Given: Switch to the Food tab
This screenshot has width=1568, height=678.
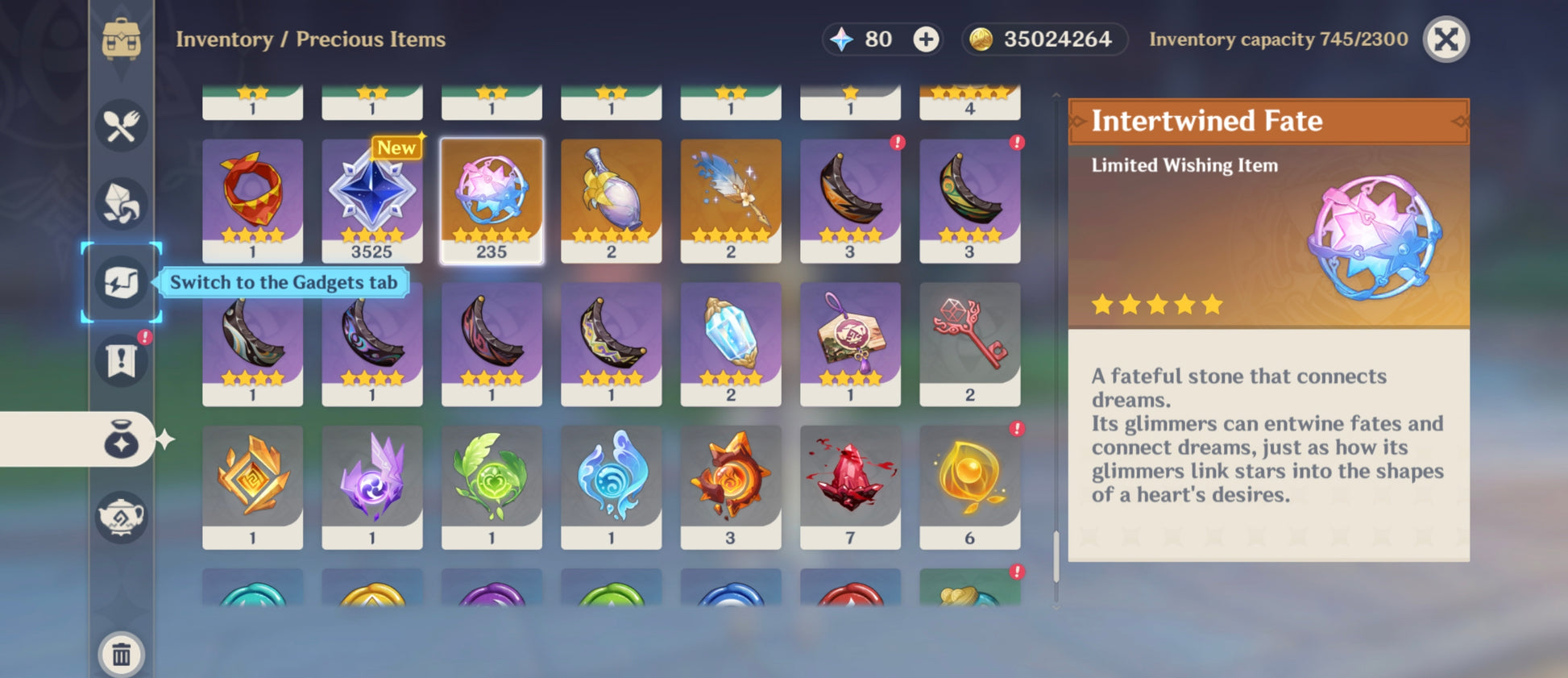Looking at the screenshot, I should coord(121,126).
